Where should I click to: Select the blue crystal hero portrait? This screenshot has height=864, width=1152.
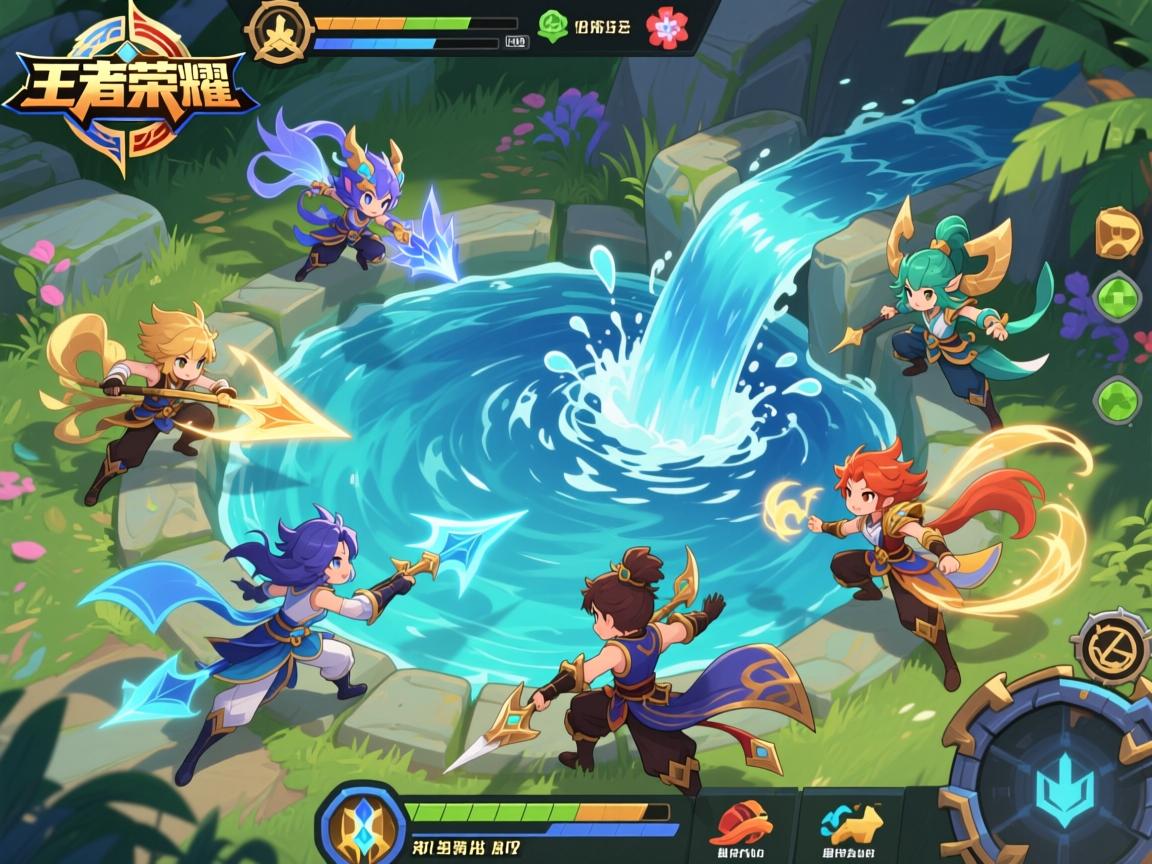click(360, 825)
